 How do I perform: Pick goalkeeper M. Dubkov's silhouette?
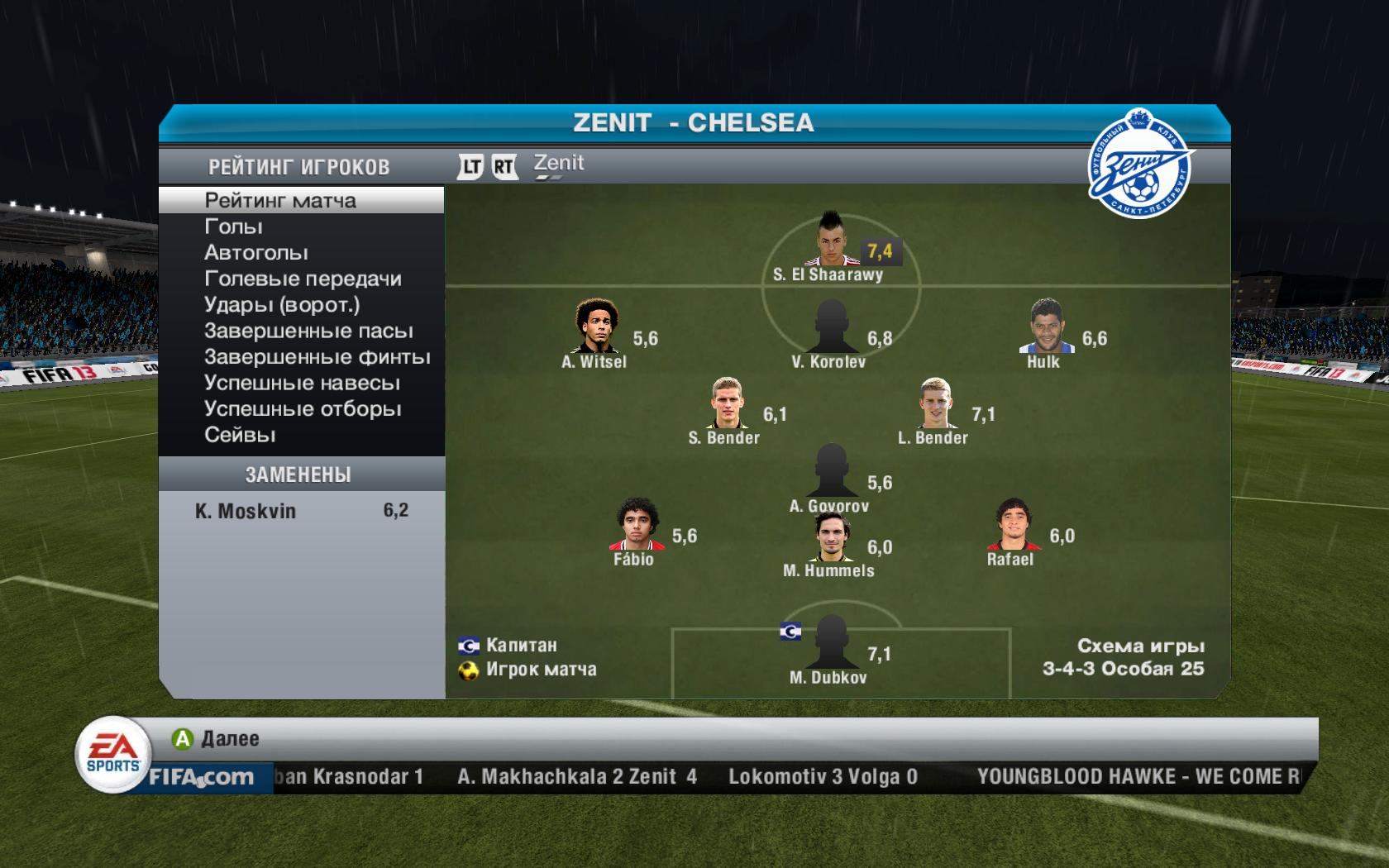click(831, 642)
